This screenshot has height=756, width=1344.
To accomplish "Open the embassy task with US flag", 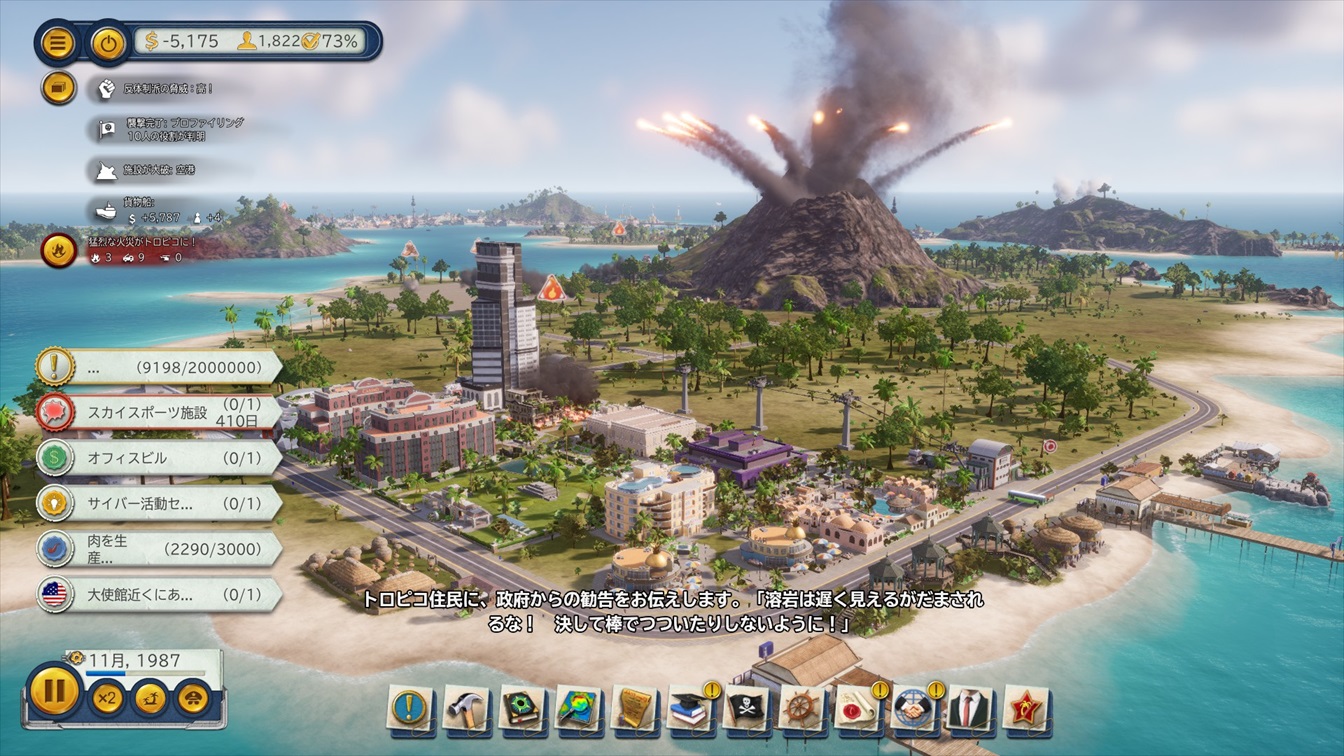I will click(158, 595).
